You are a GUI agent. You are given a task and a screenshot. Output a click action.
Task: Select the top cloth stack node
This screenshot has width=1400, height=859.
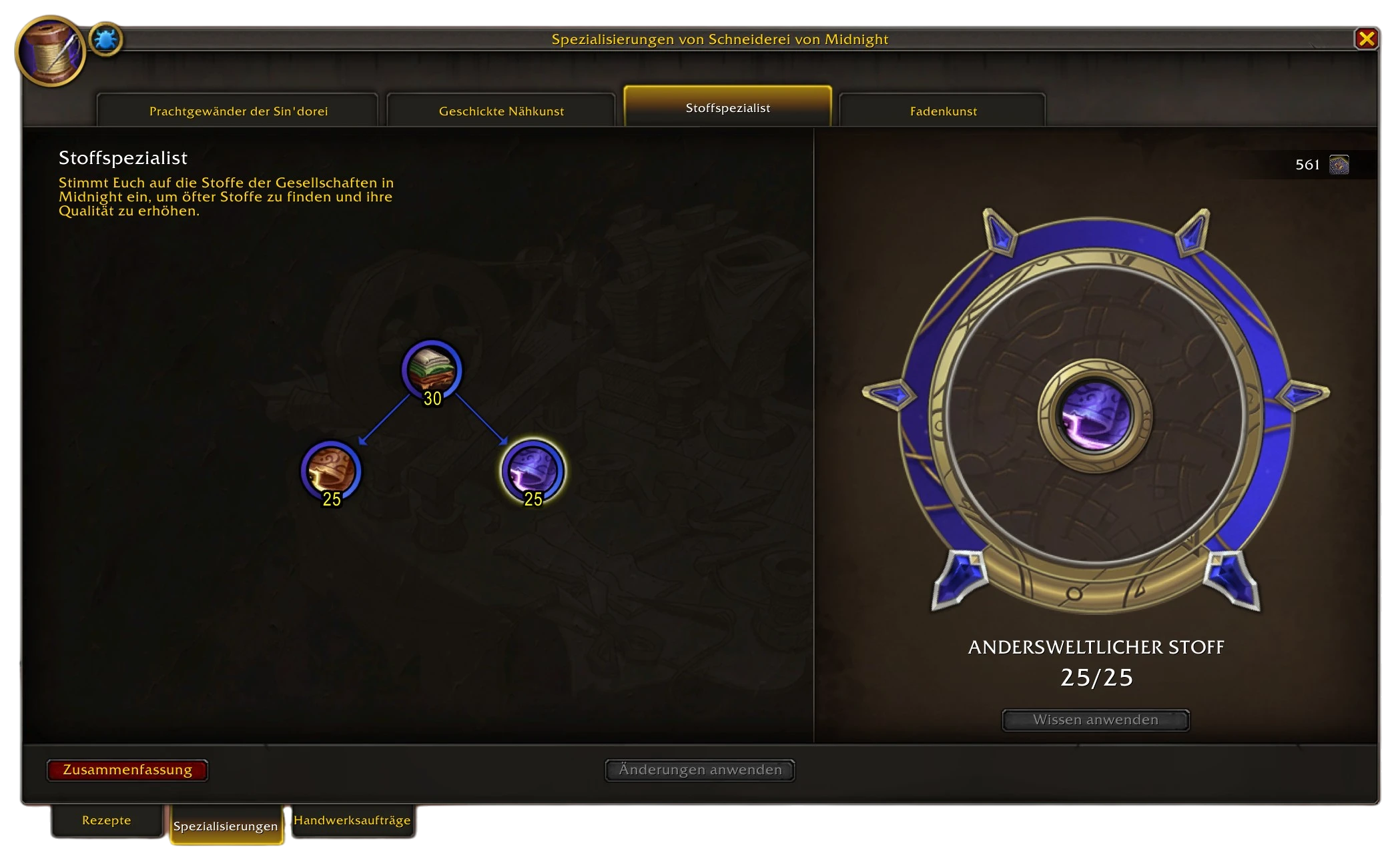432,370
